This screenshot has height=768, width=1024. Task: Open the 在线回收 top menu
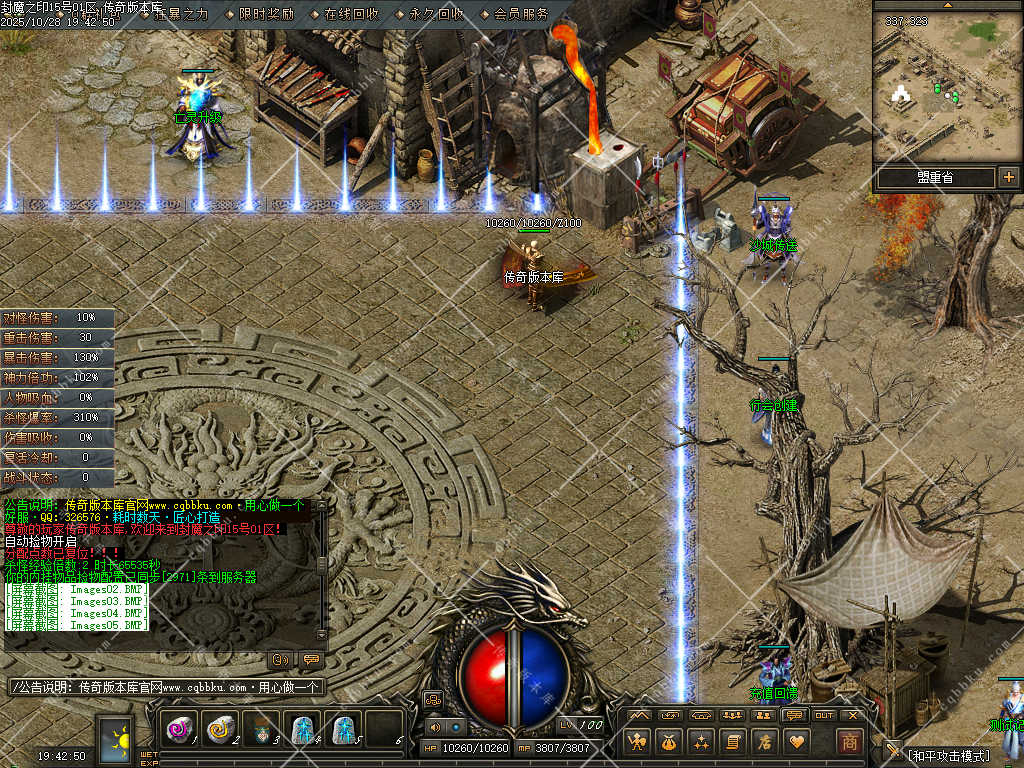[x=351, y=14]
